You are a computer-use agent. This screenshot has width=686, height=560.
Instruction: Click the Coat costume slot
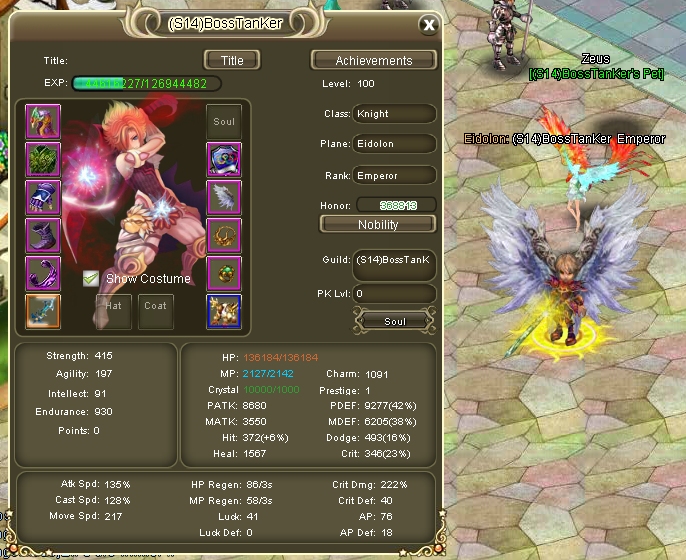click(x=155, y=310)
